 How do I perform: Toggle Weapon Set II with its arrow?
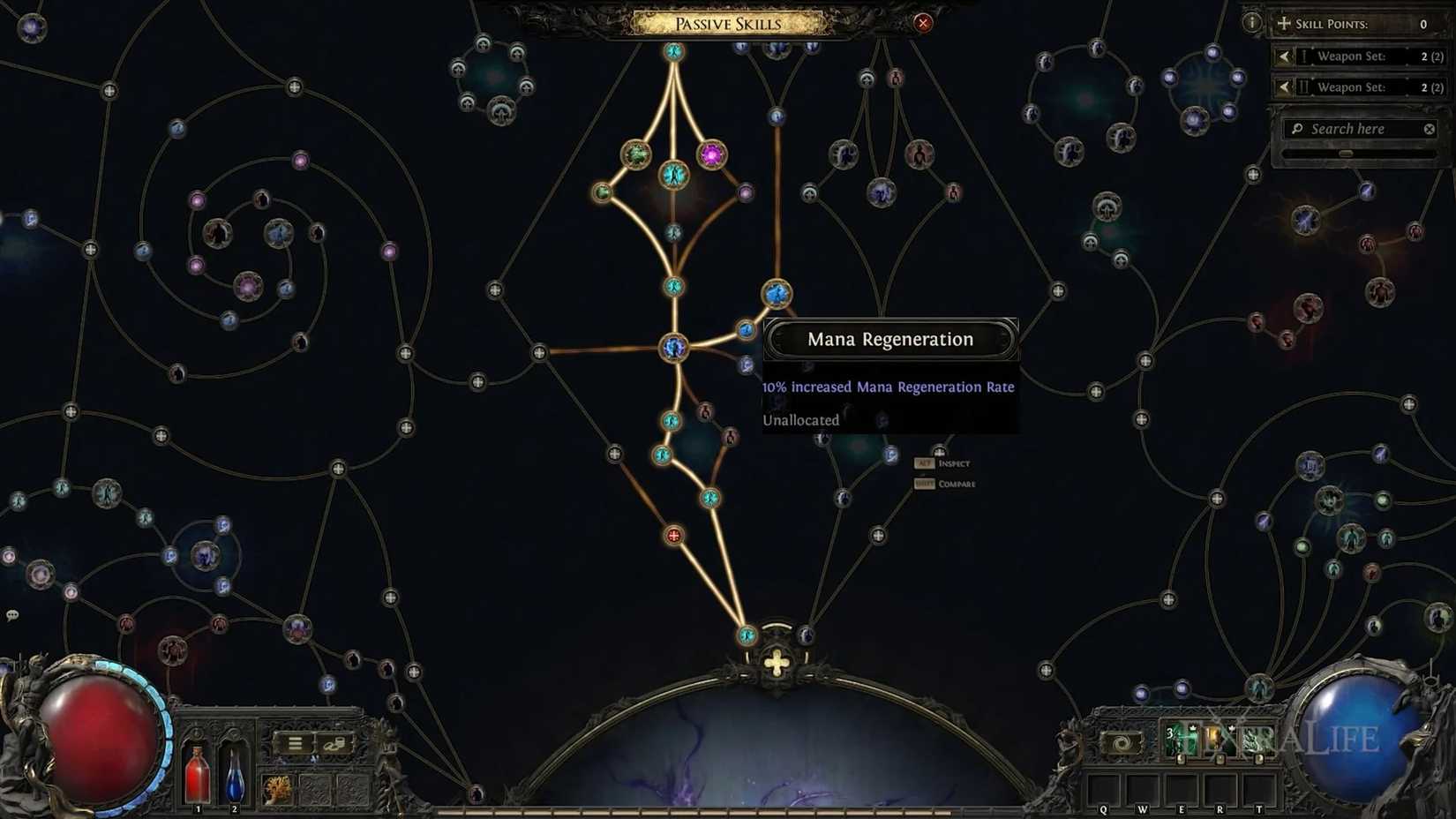pos(1284,87)
